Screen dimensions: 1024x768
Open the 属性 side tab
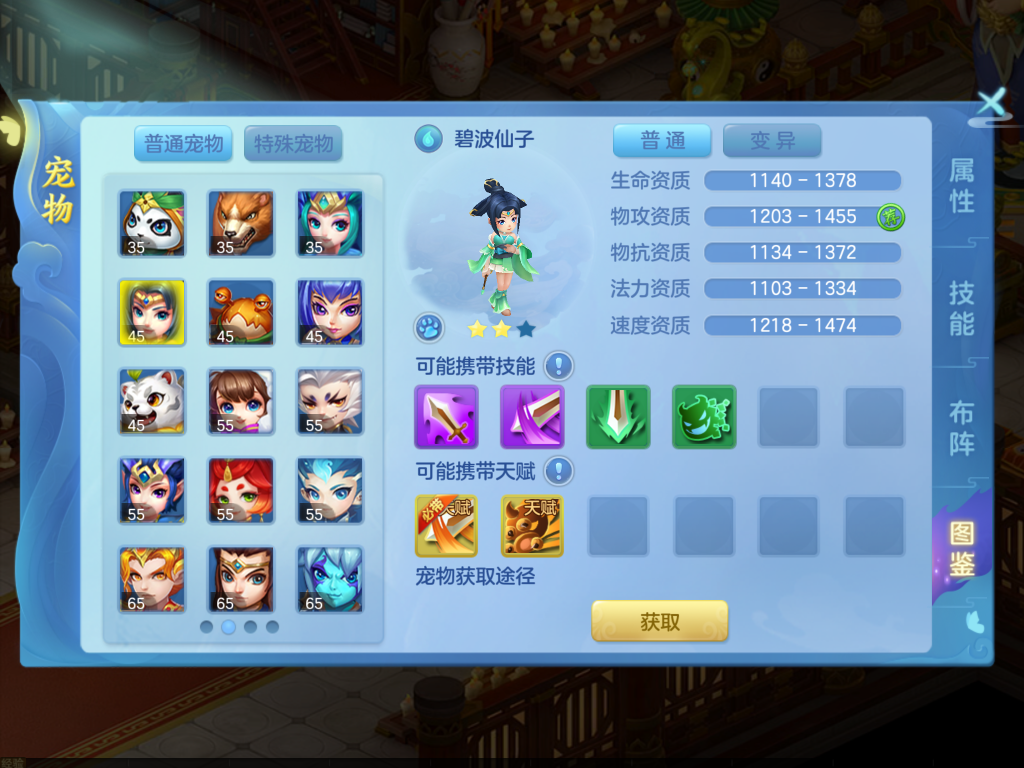(x=962, y=186)
